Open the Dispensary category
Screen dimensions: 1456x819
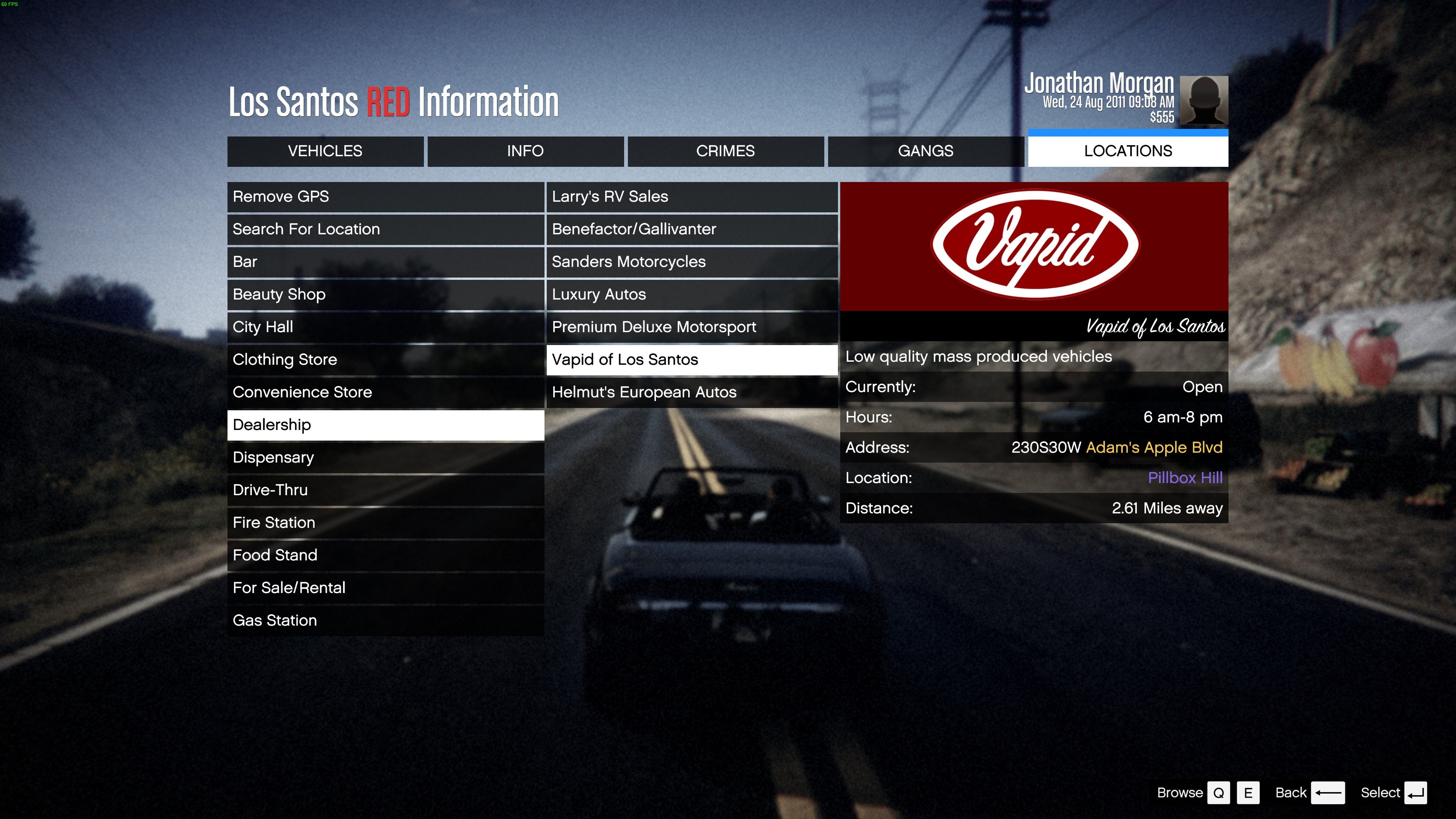(386, 457)
